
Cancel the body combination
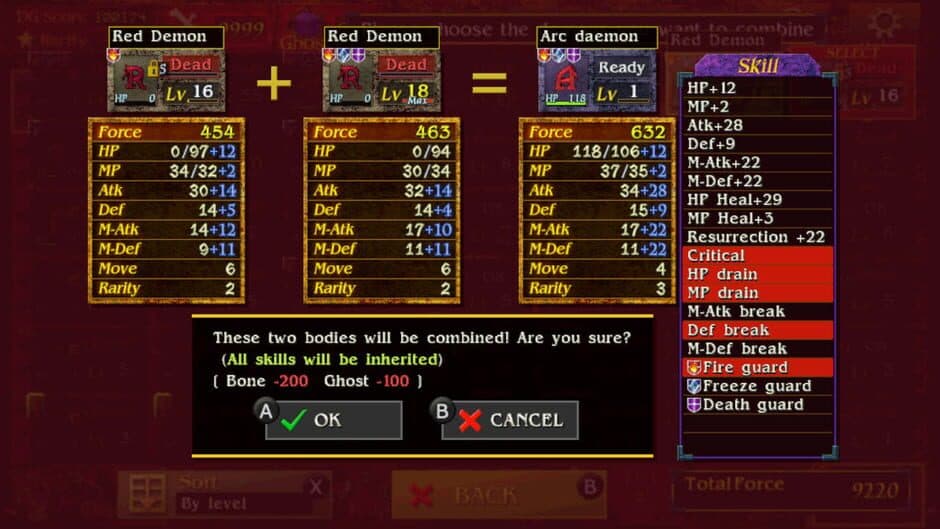tap(510, 420)
